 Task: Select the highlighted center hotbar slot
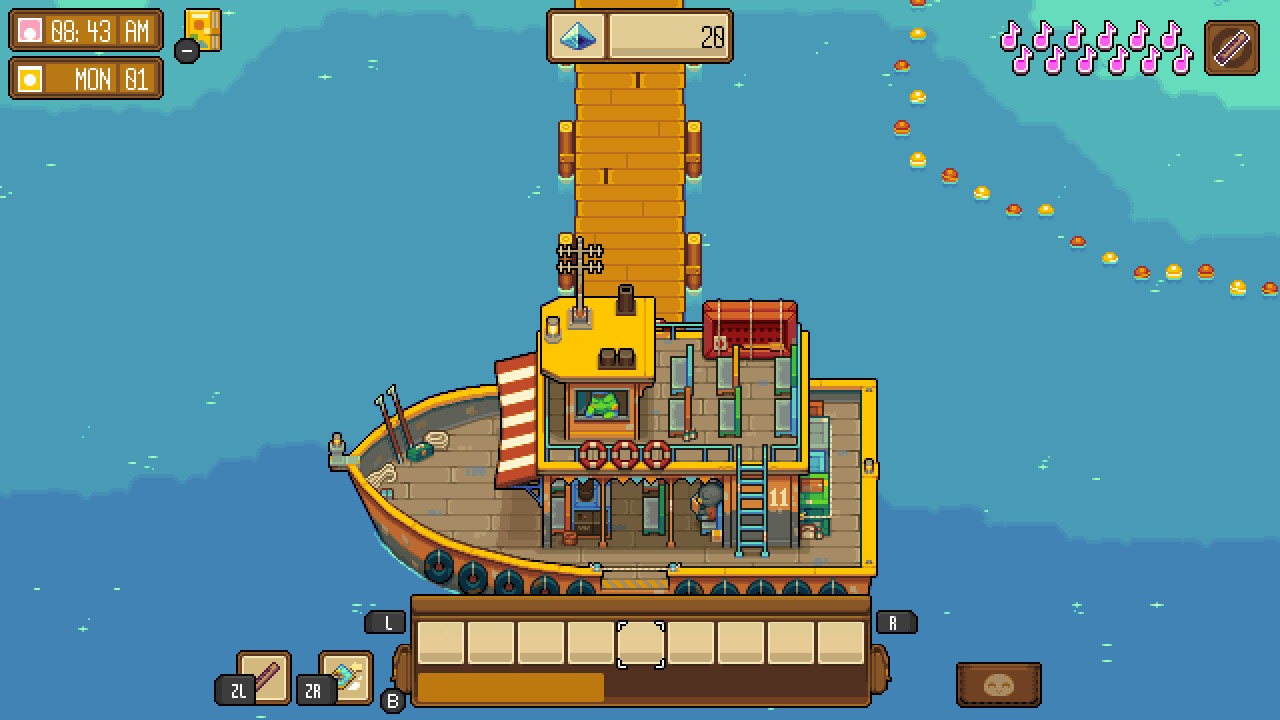pos(643,643)
